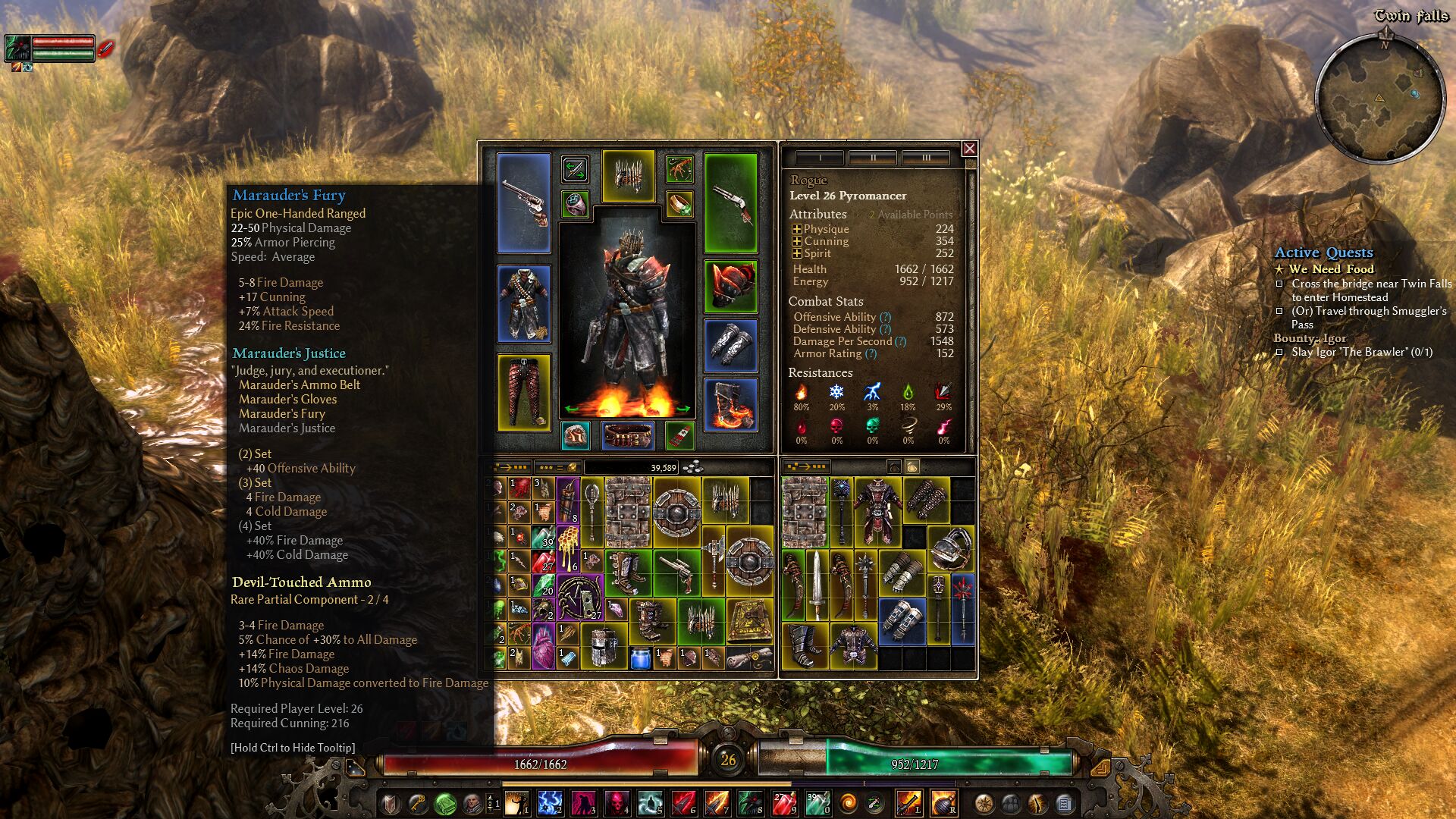Select the equipped red shoulder armor

click(730, 286)
